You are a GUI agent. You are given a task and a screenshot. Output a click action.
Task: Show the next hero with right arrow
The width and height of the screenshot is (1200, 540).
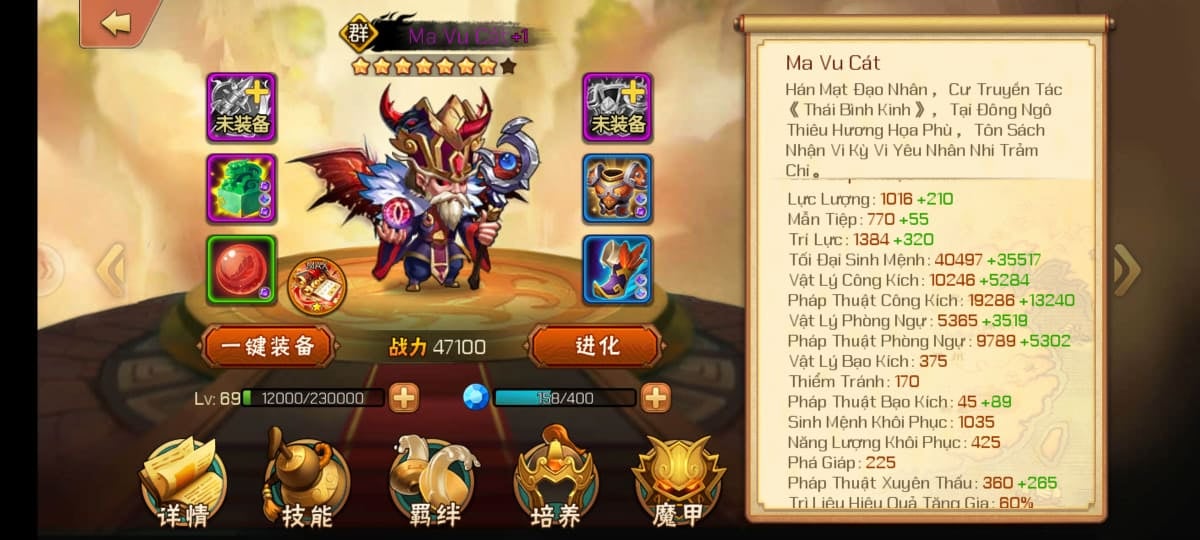tap(1126, 269)
